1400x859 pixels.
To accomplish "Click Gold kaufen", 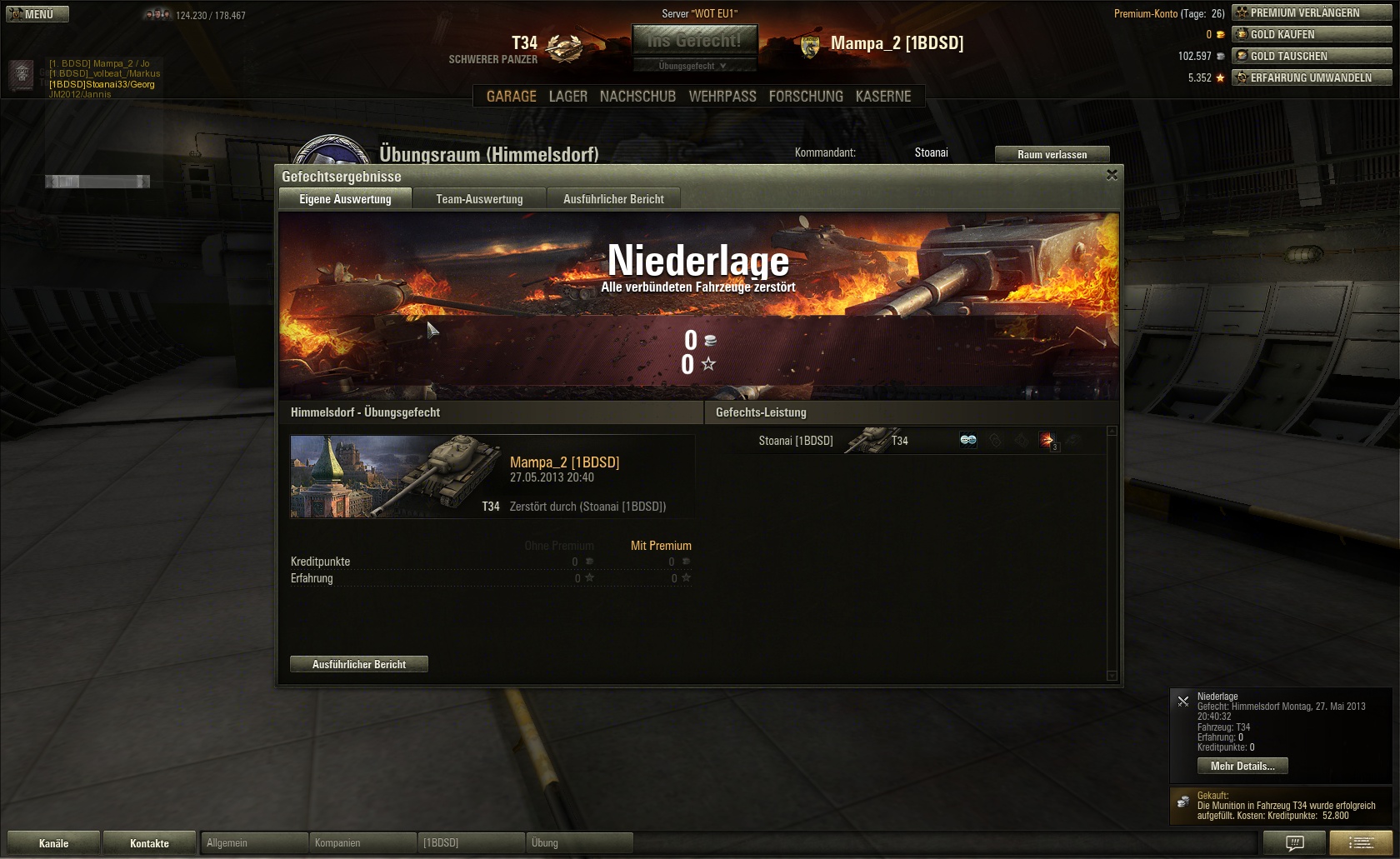I will [x=1312, y=34].
